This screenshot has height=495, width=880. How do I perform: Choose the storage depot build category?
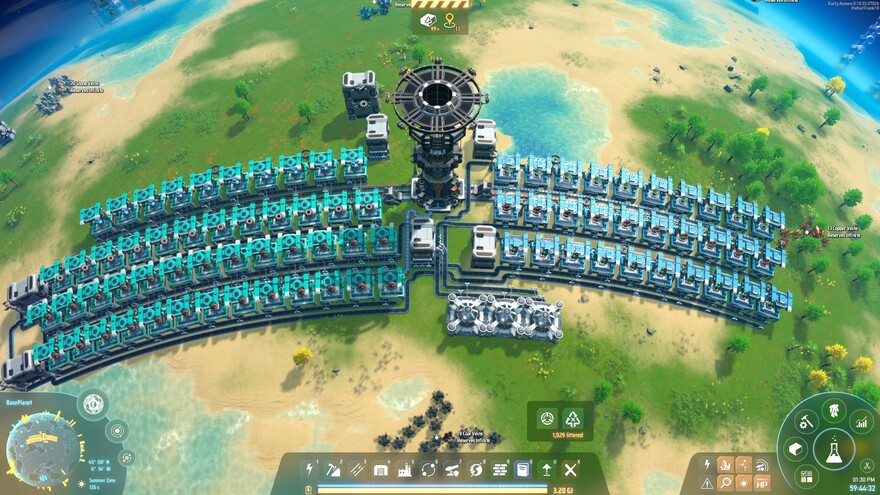381,469
